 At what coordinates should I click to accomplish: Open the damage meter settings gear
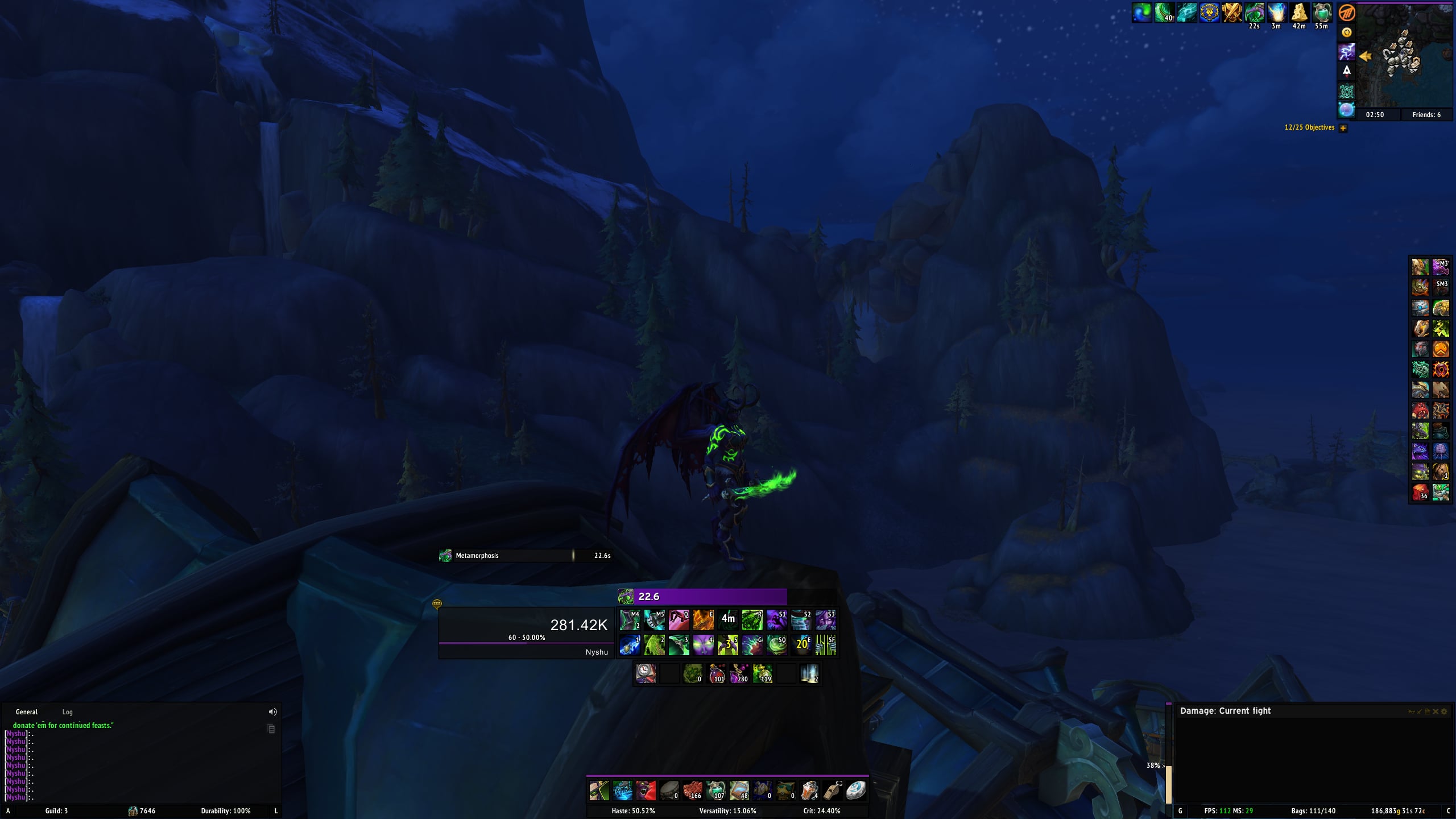1443,712
